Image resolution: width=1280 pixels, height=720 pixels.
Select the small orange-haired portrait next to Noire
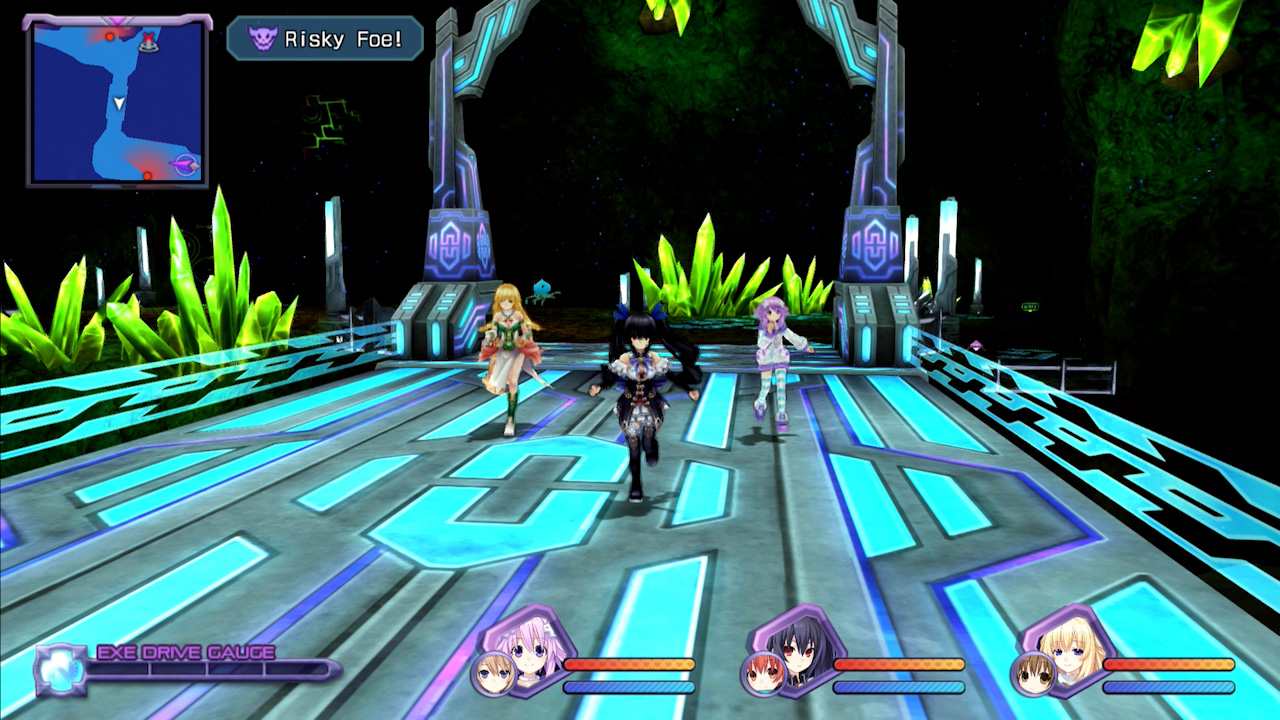[764, 675]
